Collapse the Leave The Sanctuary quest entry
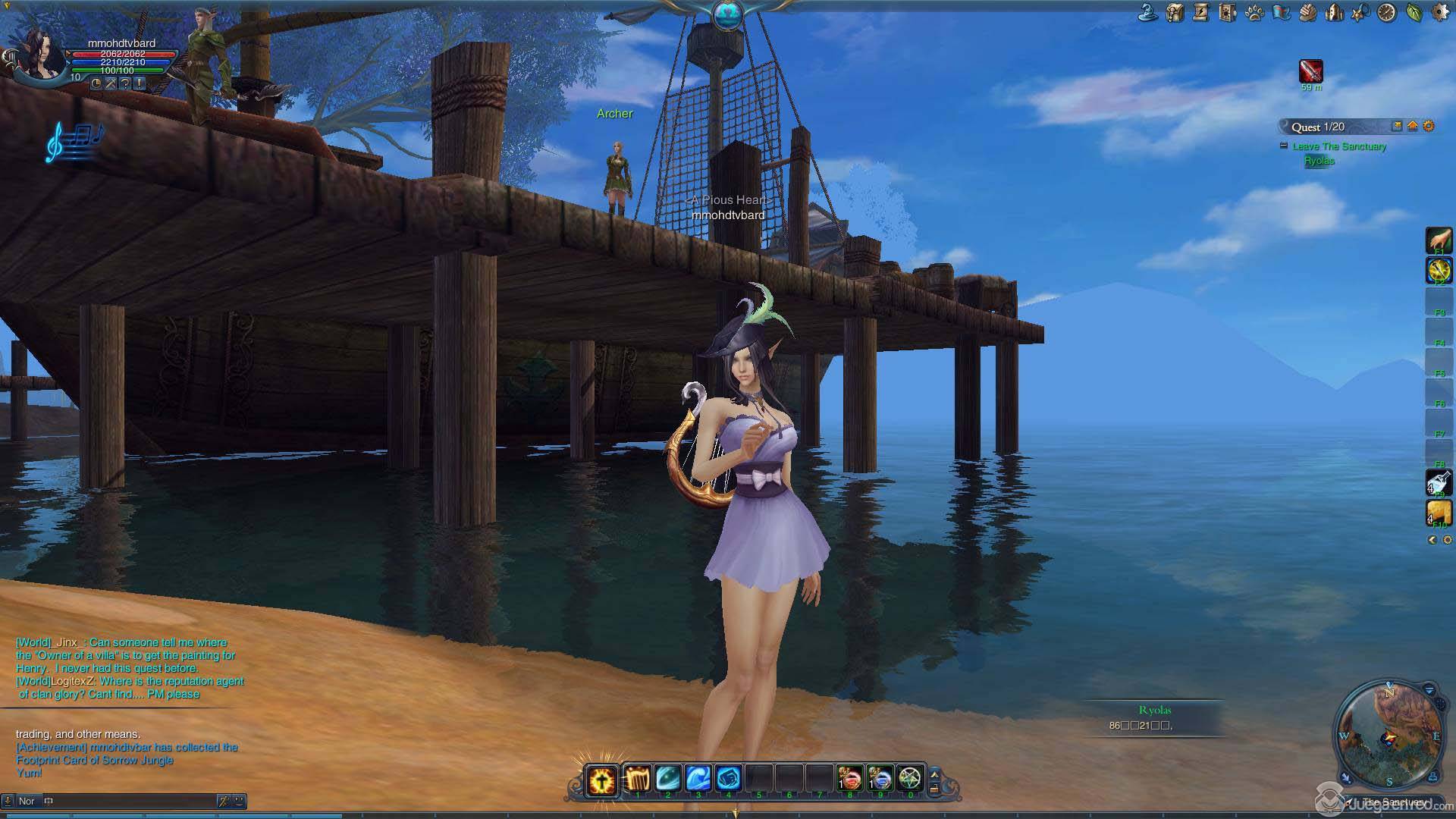Screen dimensions: 1456x819 (1283, 146)
